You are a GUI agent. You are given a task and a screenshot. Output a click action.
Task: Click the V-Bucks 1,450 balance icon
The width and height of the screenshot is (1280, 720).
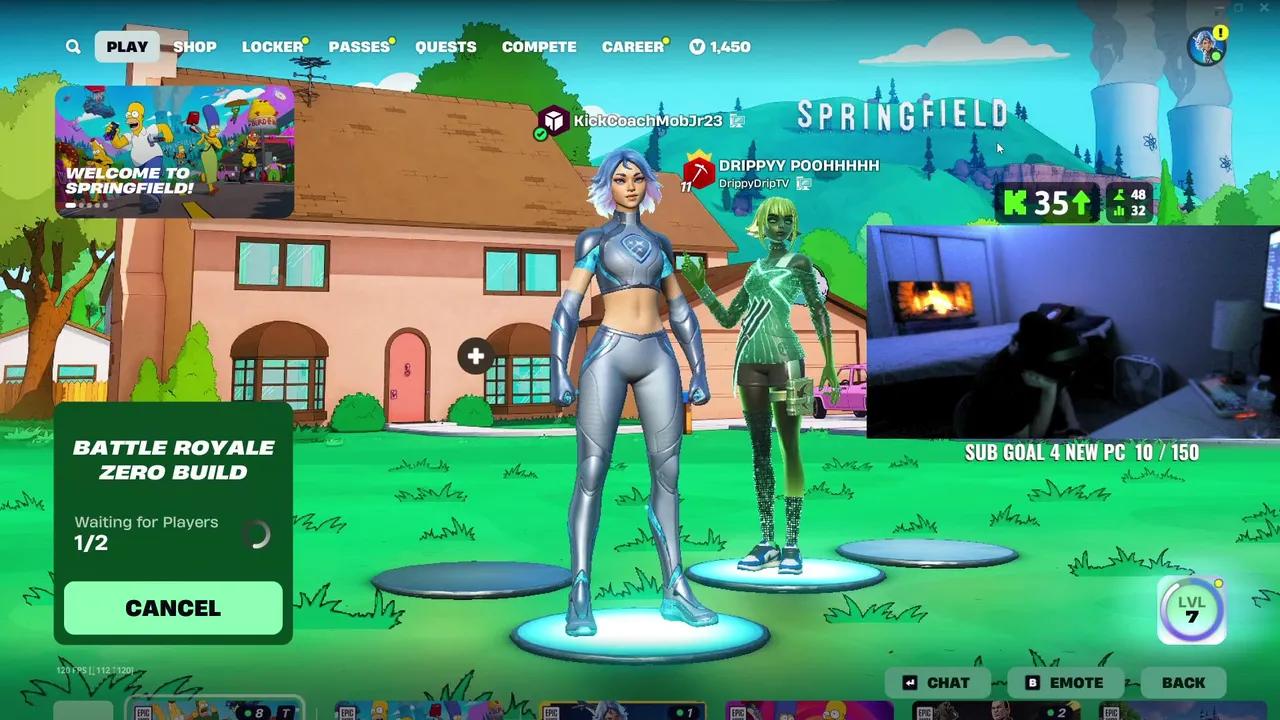(695, 46)
